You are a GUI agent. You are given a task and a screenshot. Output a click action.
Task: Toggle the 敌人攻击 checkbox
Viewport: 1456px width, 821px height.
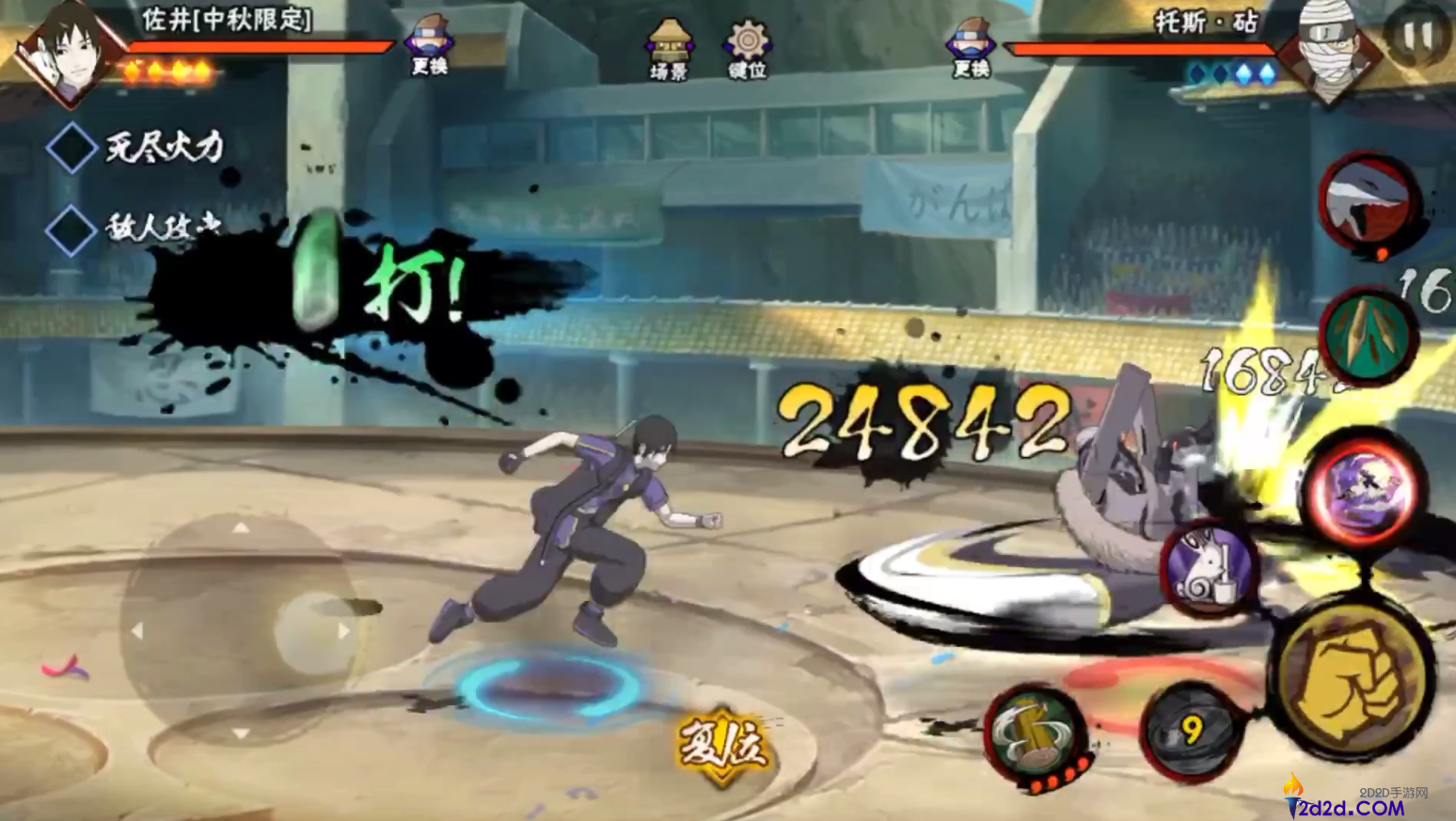pyautogui.click(x=71, y=229)
